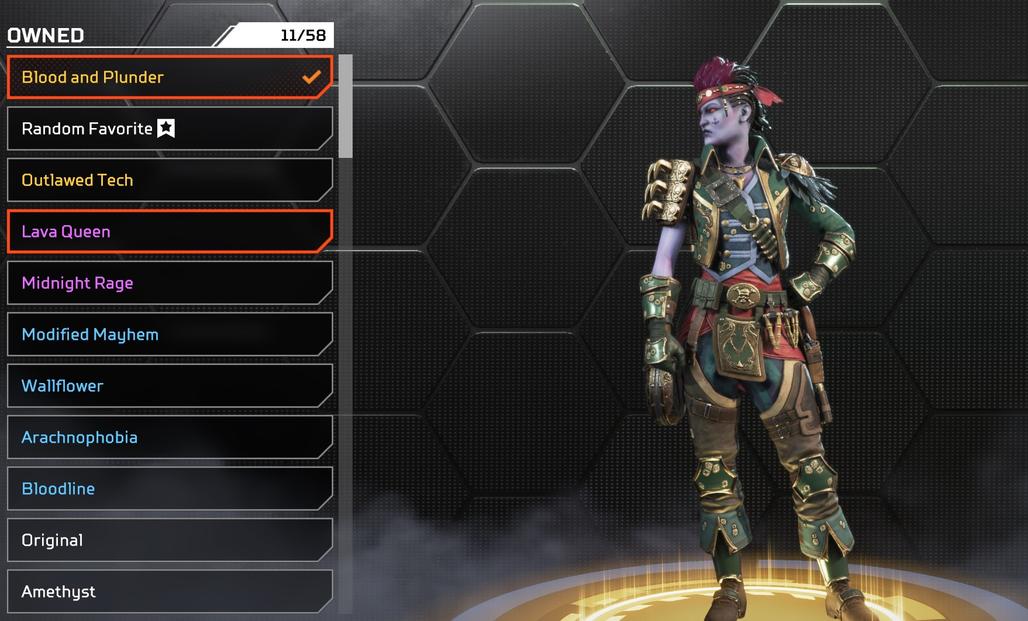The image size is (1028, 621).
Task: Select the Wallflower skin entry
Action: coord(169,386)
